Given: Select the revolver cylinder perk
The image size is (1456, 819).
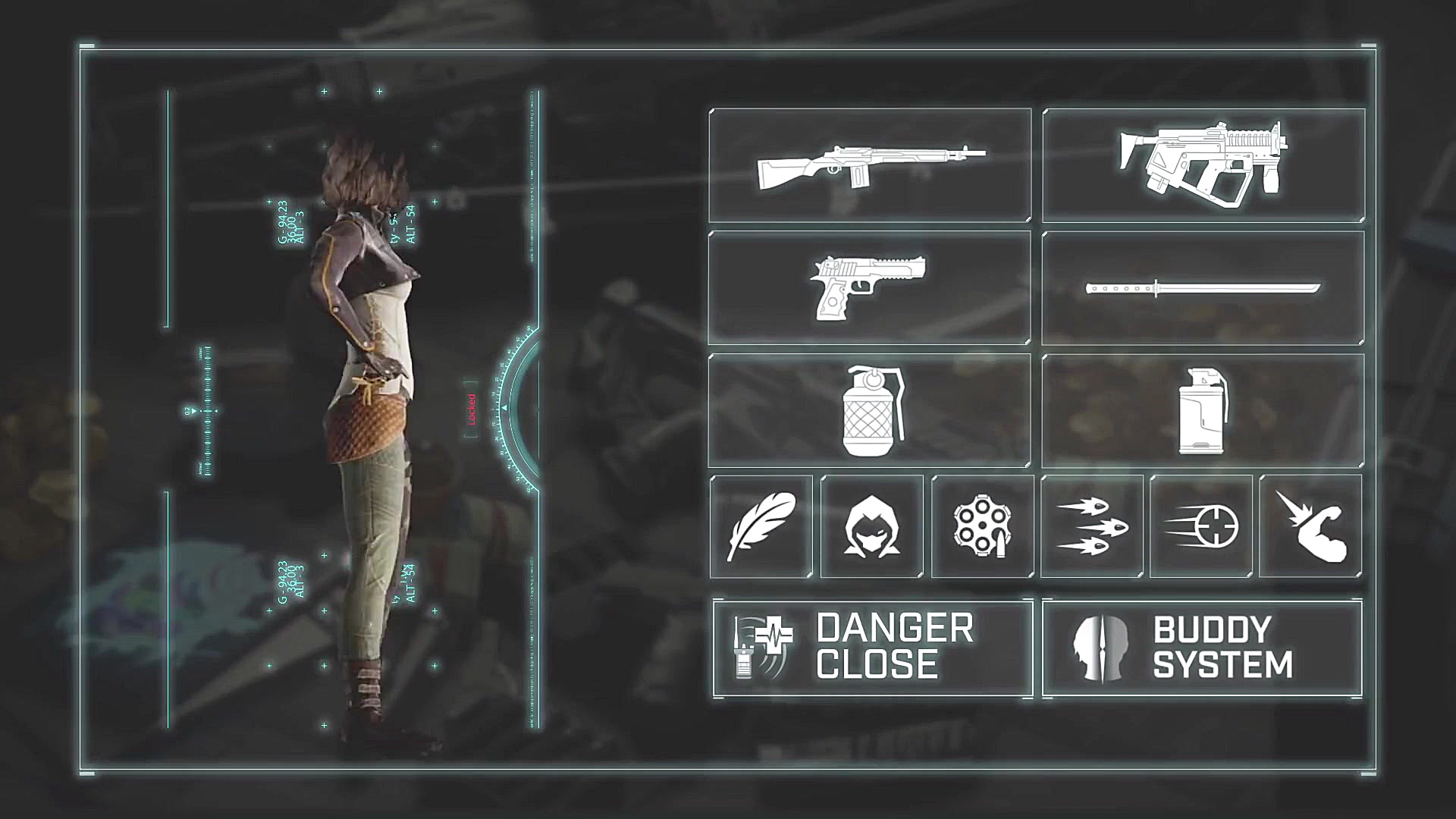Looking at the screenshot, I should (983, 526).
